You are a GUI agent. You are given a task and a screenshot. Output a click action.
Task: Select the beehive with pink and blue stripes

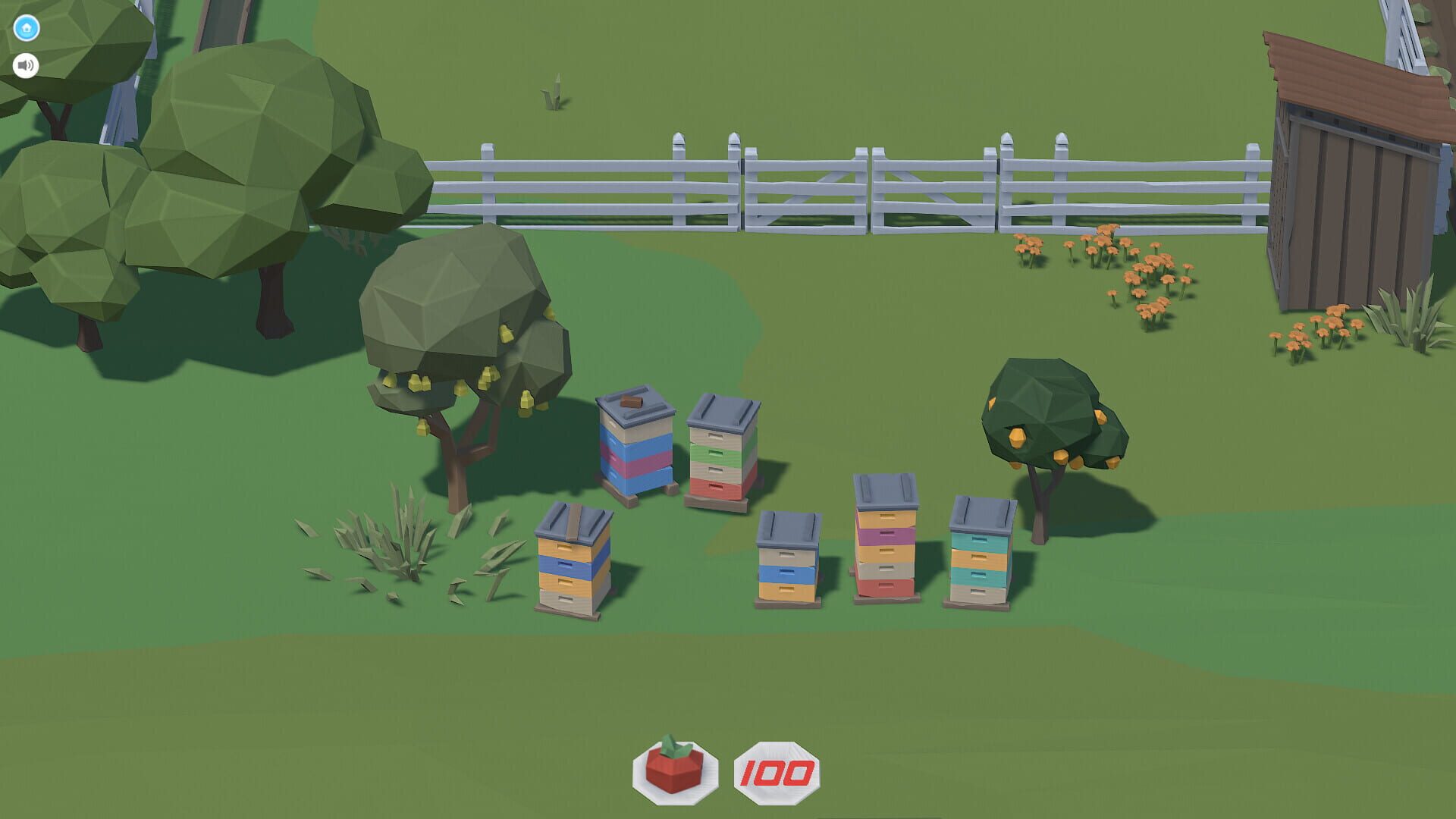point(637,447)
